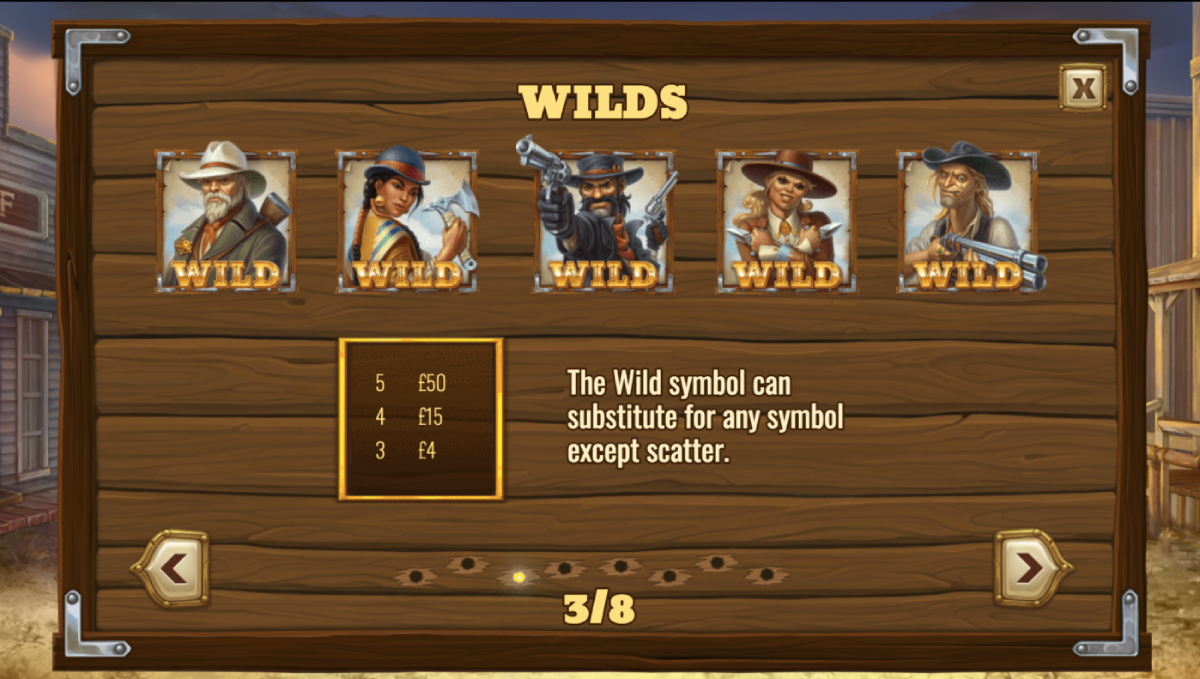Viewport: 1200px width, 679px height.
Task: Close the Wilds paytable panel
Action: 1083,88
